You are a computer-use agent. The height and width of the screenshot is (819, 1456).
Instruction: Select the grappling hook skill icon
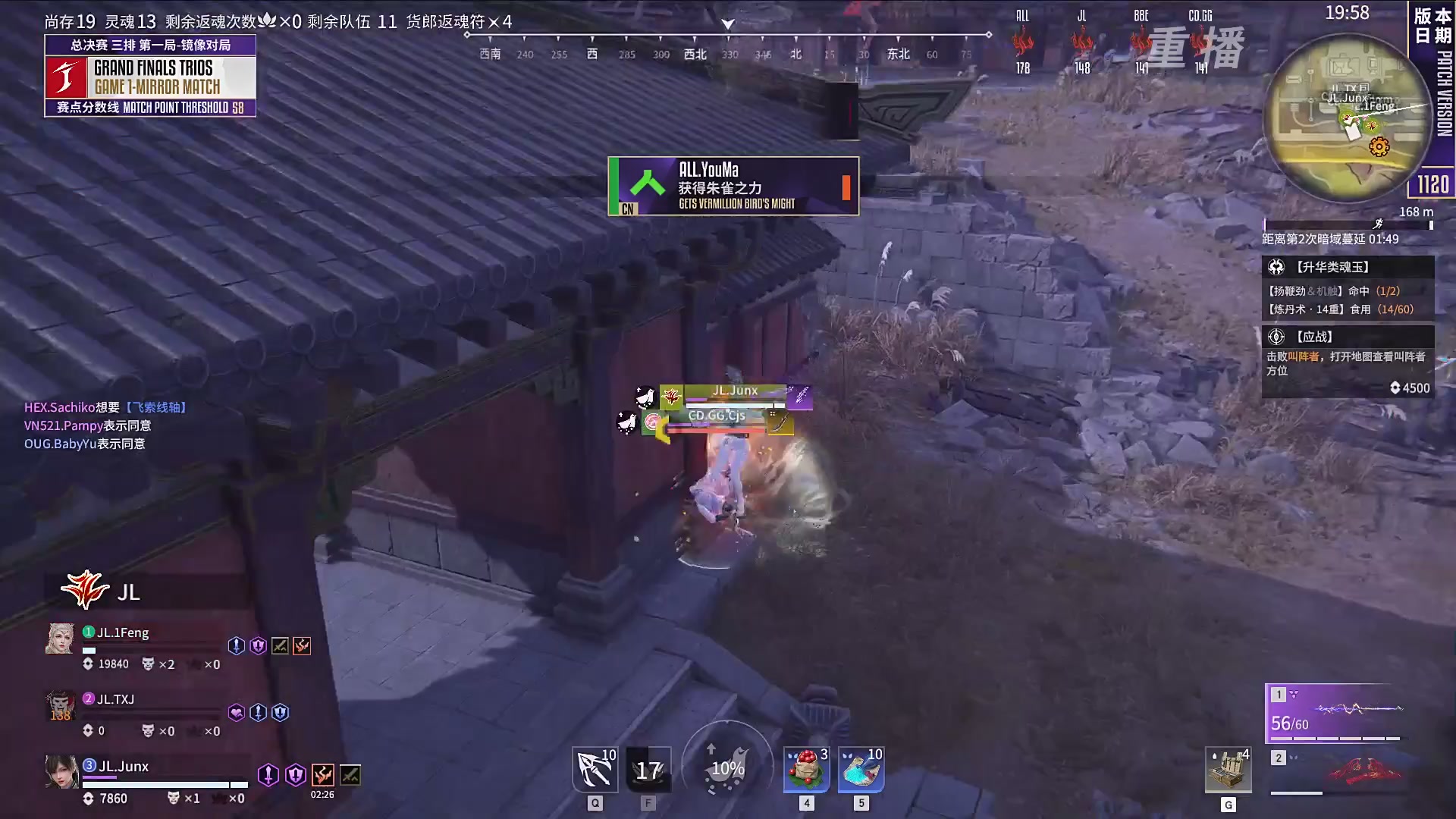click(x=595, y=769)
